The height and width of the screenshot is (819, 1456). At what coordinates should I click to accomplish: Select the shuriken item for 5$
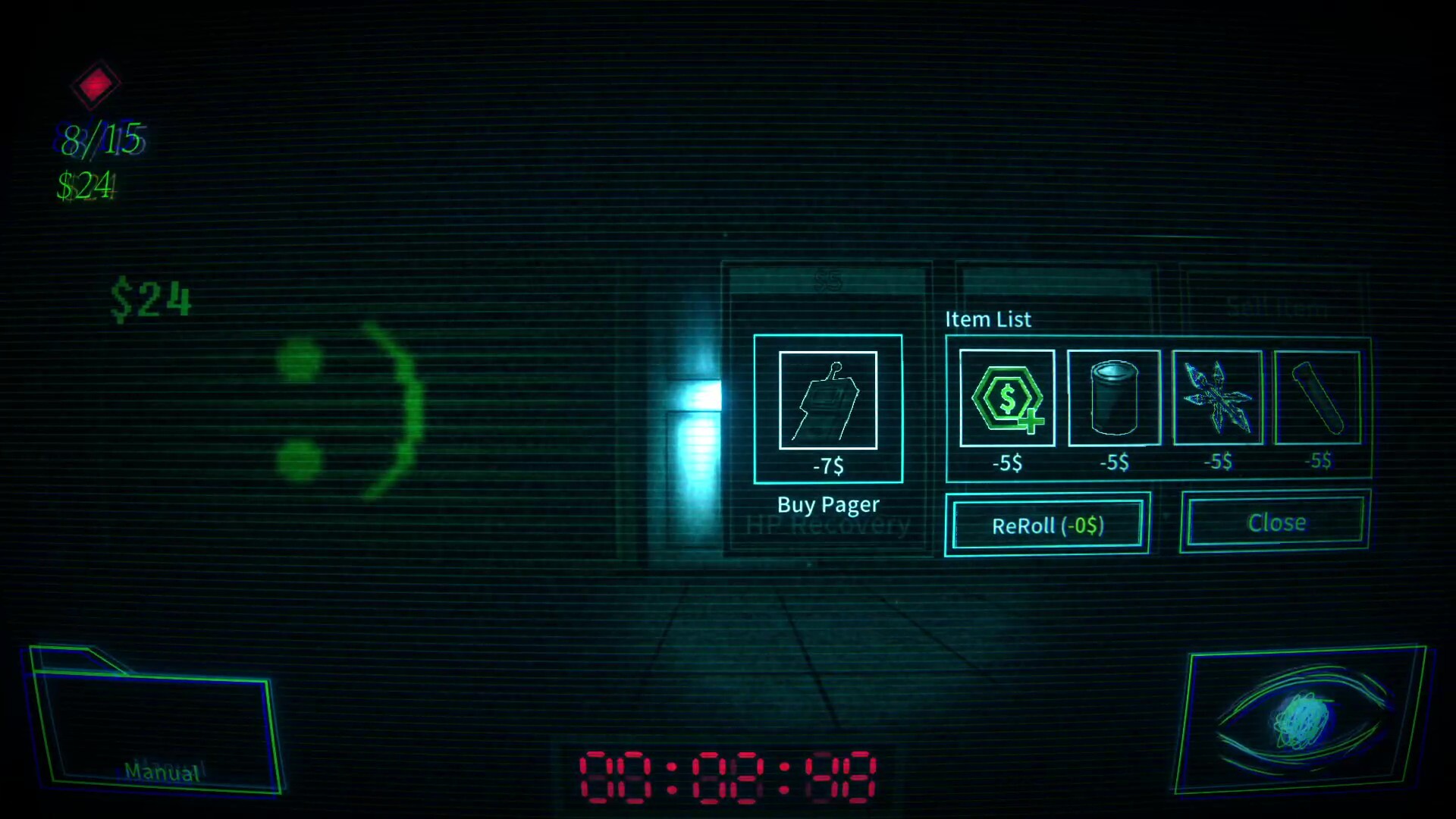1216,397
